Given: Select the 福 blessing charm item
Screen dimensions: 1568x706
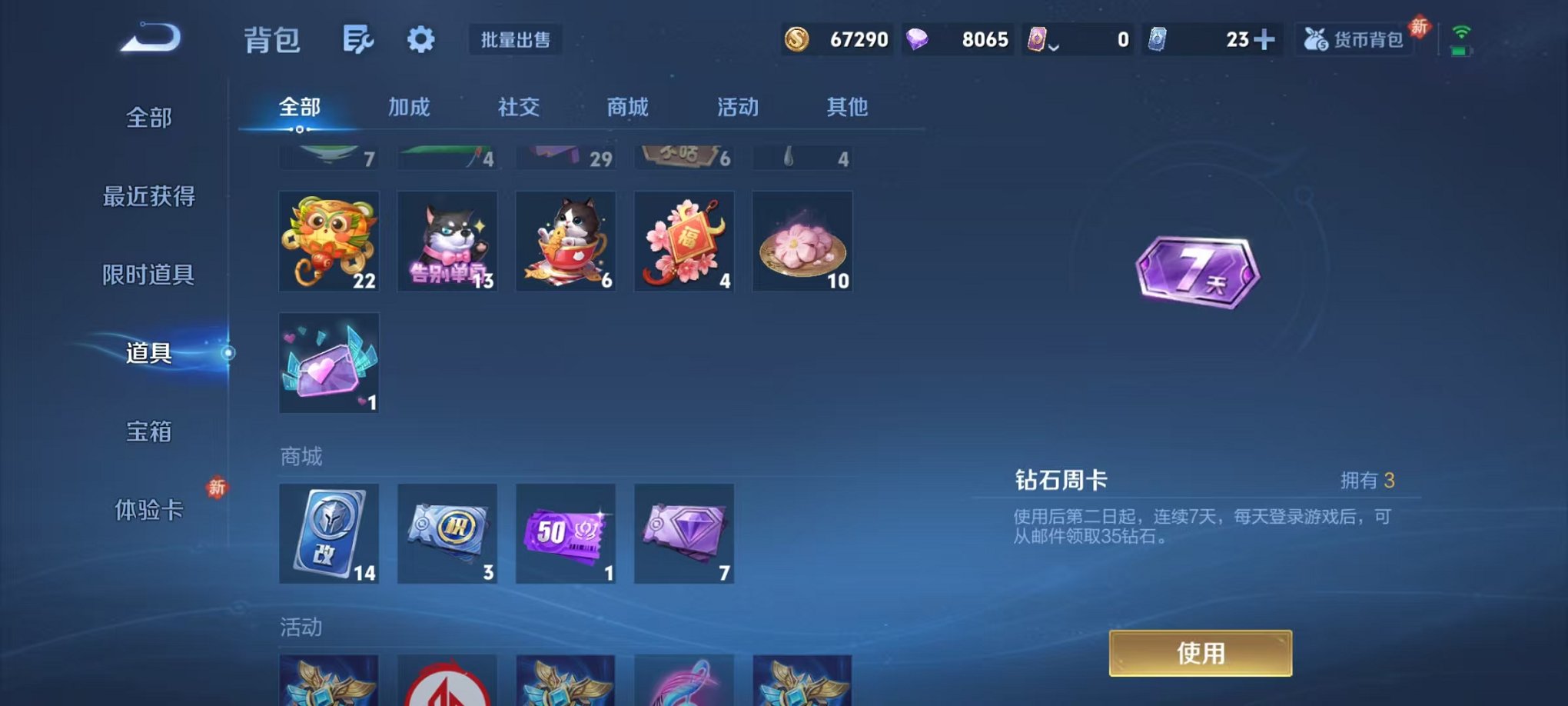Looking at the screenshot, I should coord(683,241).
